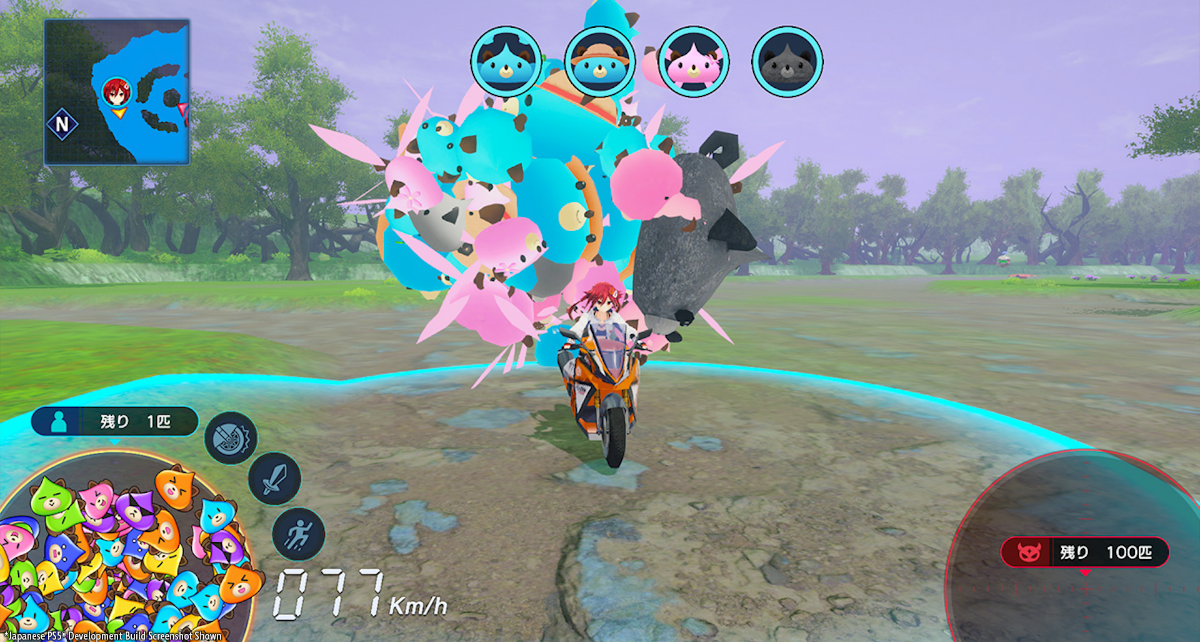Viewport: 1200px width, 642px height.
Task: Click the teal player silhouette icon
Action: (53, 422)
